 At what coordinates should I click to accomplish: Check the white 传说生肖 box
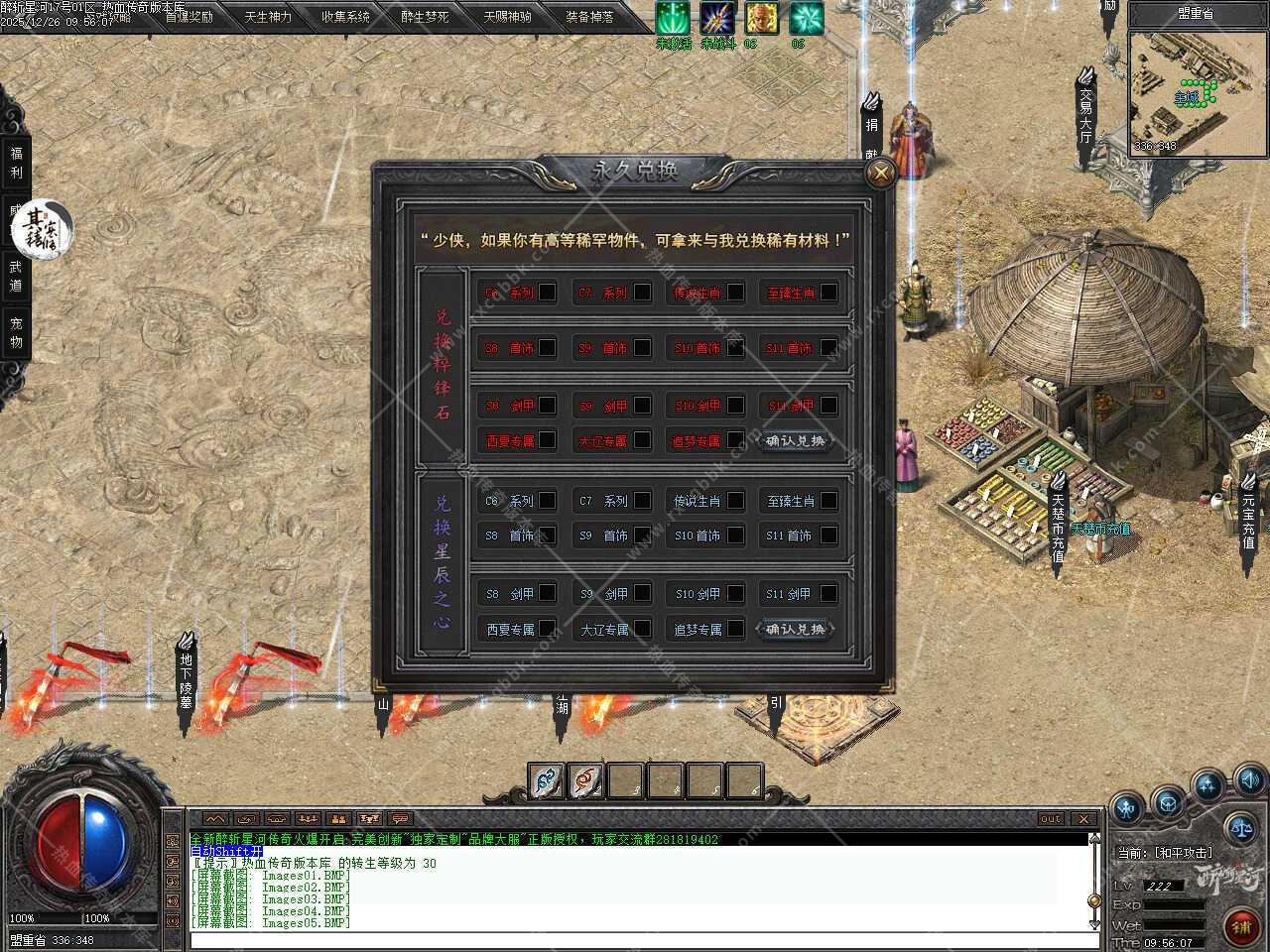click(735, 501)
